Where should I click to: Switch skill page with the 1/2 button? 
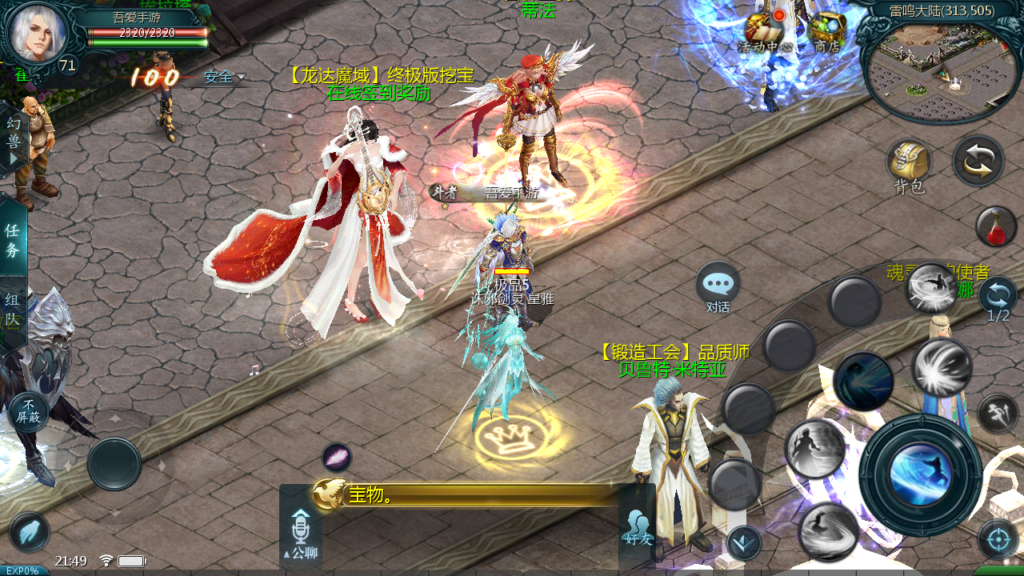click(998, 299)
